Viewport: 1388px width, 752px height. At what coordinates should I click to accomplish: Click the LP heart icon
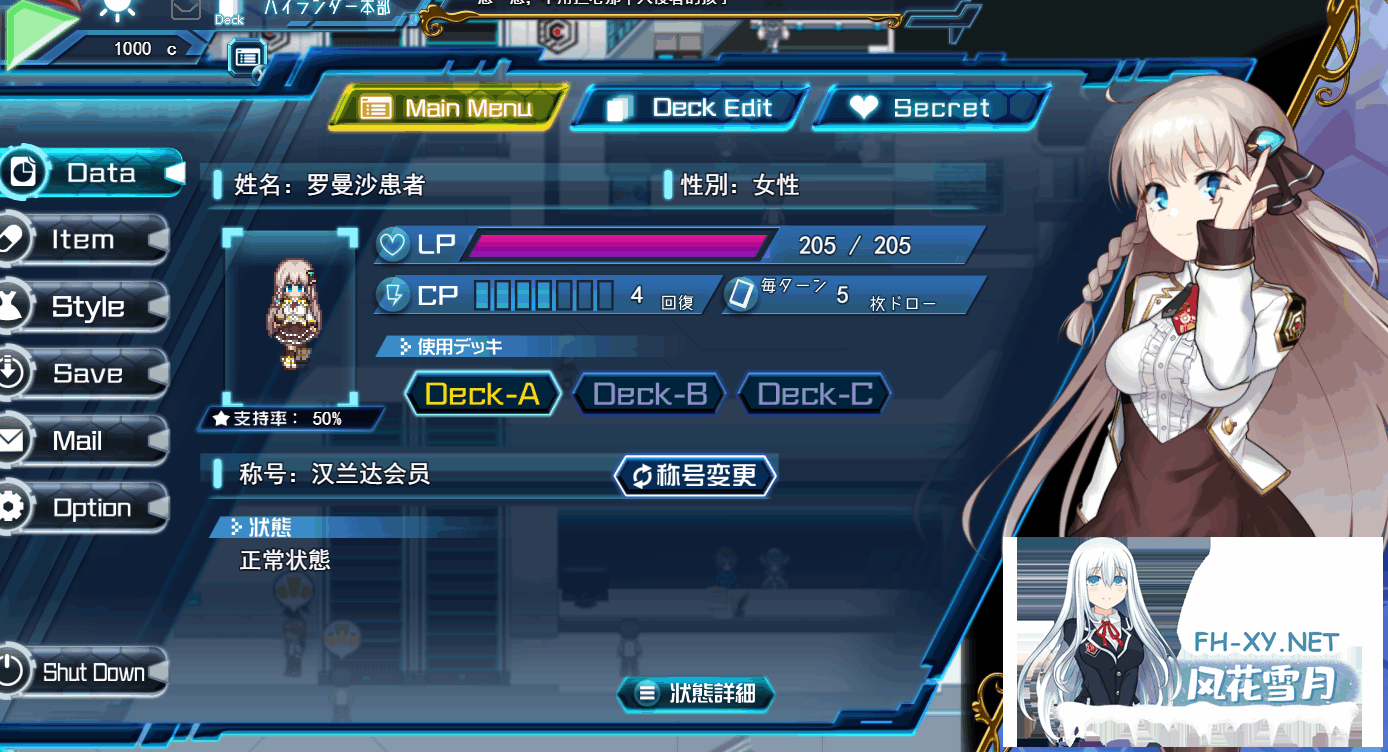pos(394,243)
